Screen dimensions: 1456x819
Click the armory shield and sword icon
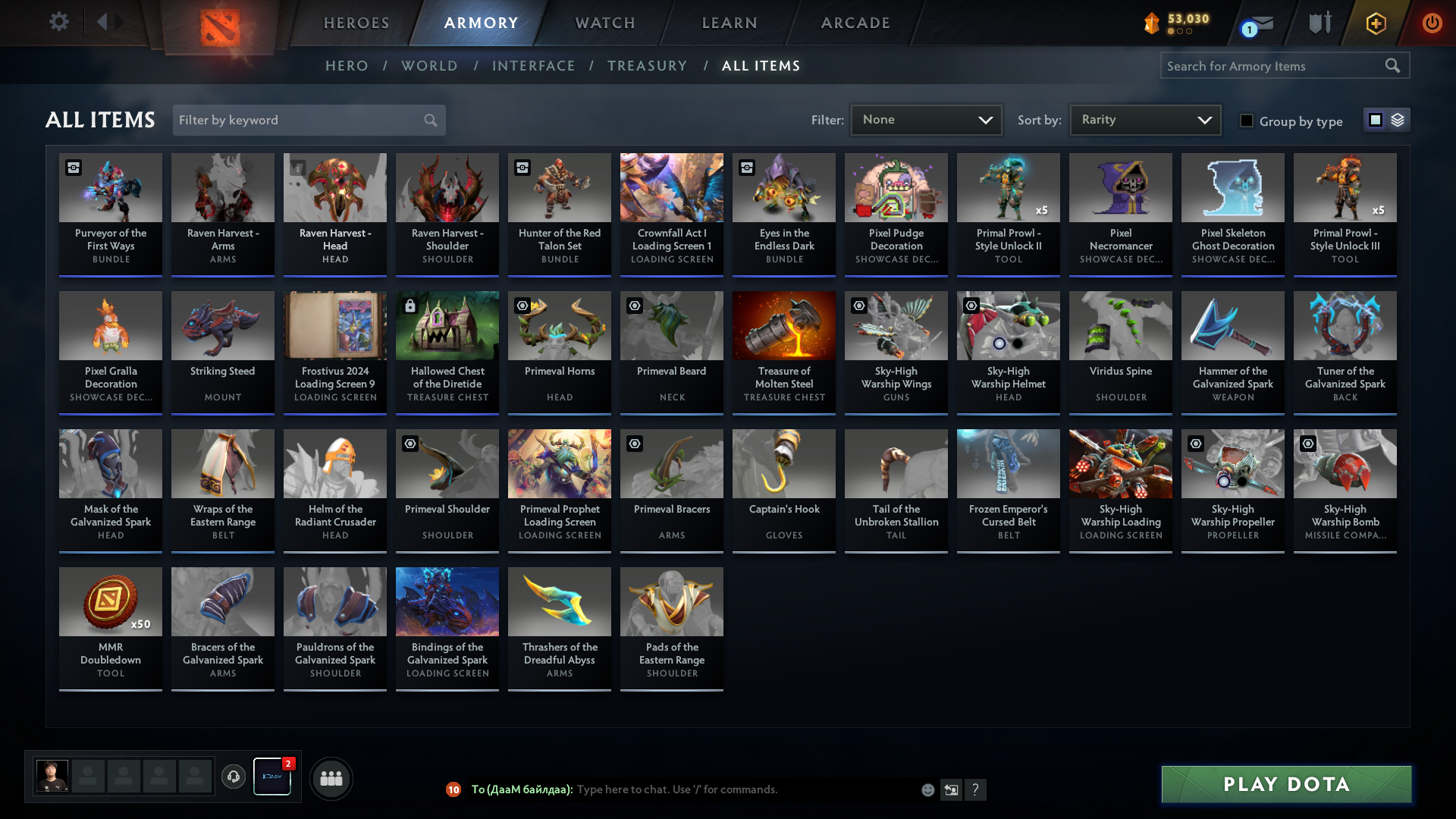tap(1319, 23)
